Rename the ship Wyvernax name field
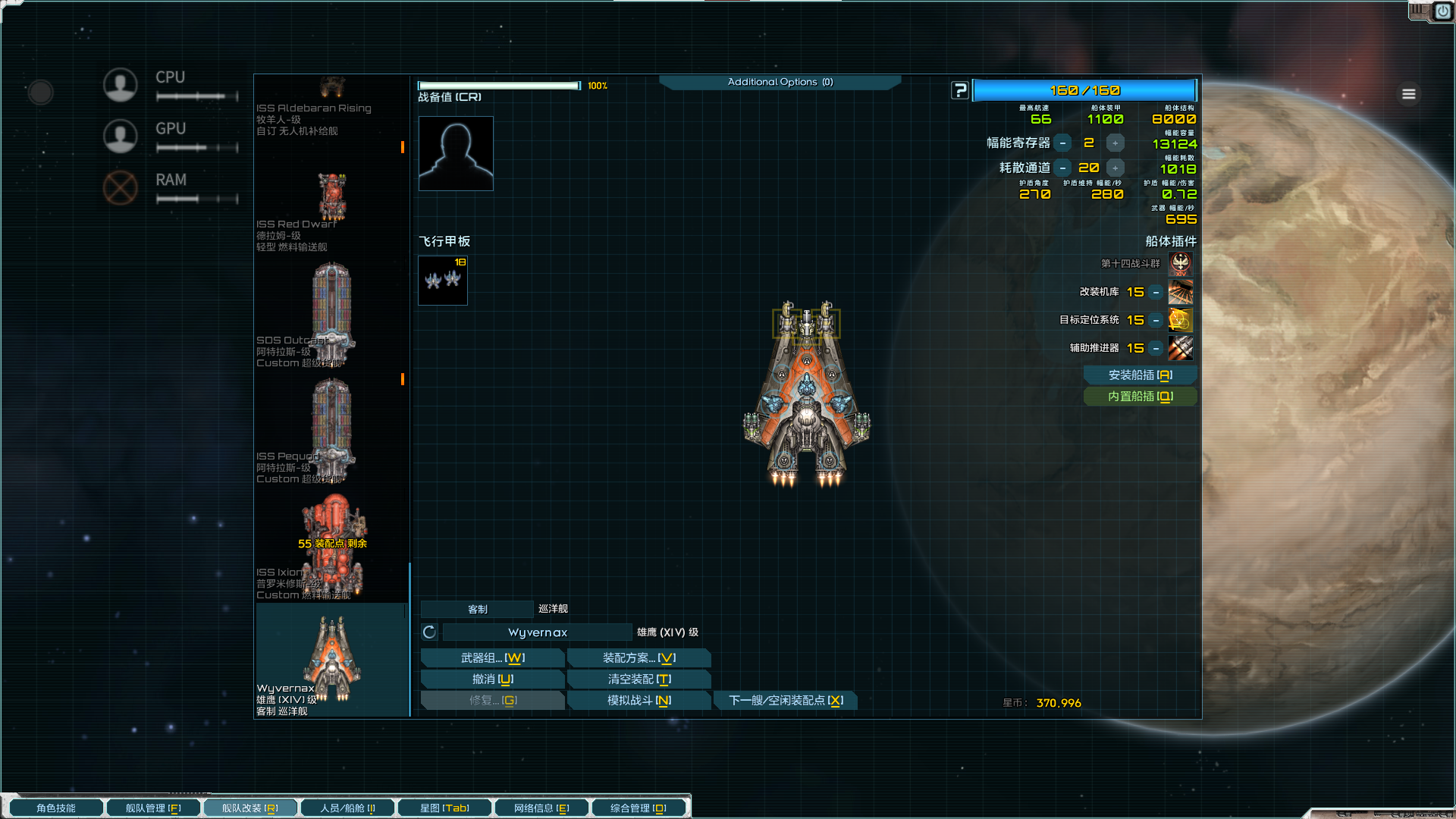The width and height of the screenshot is (1456, 819). [537, 632]
